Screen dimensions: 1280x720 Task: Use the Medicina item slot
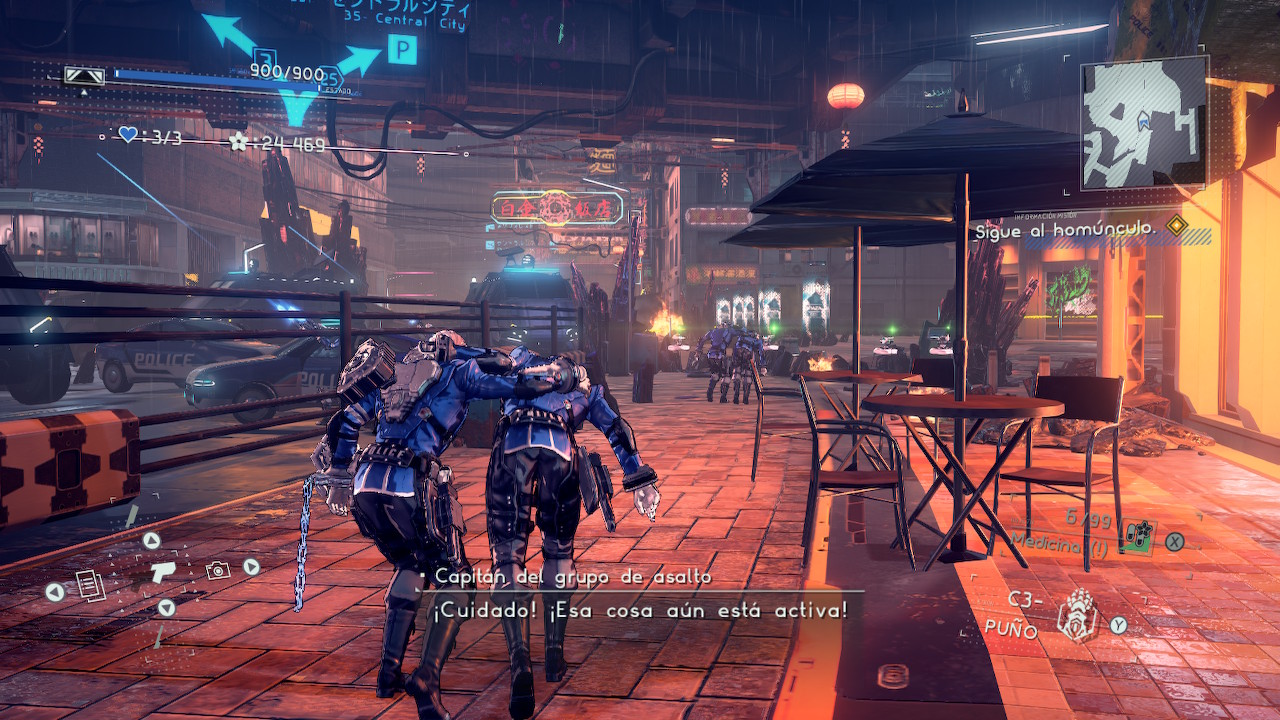point(1138,539)
